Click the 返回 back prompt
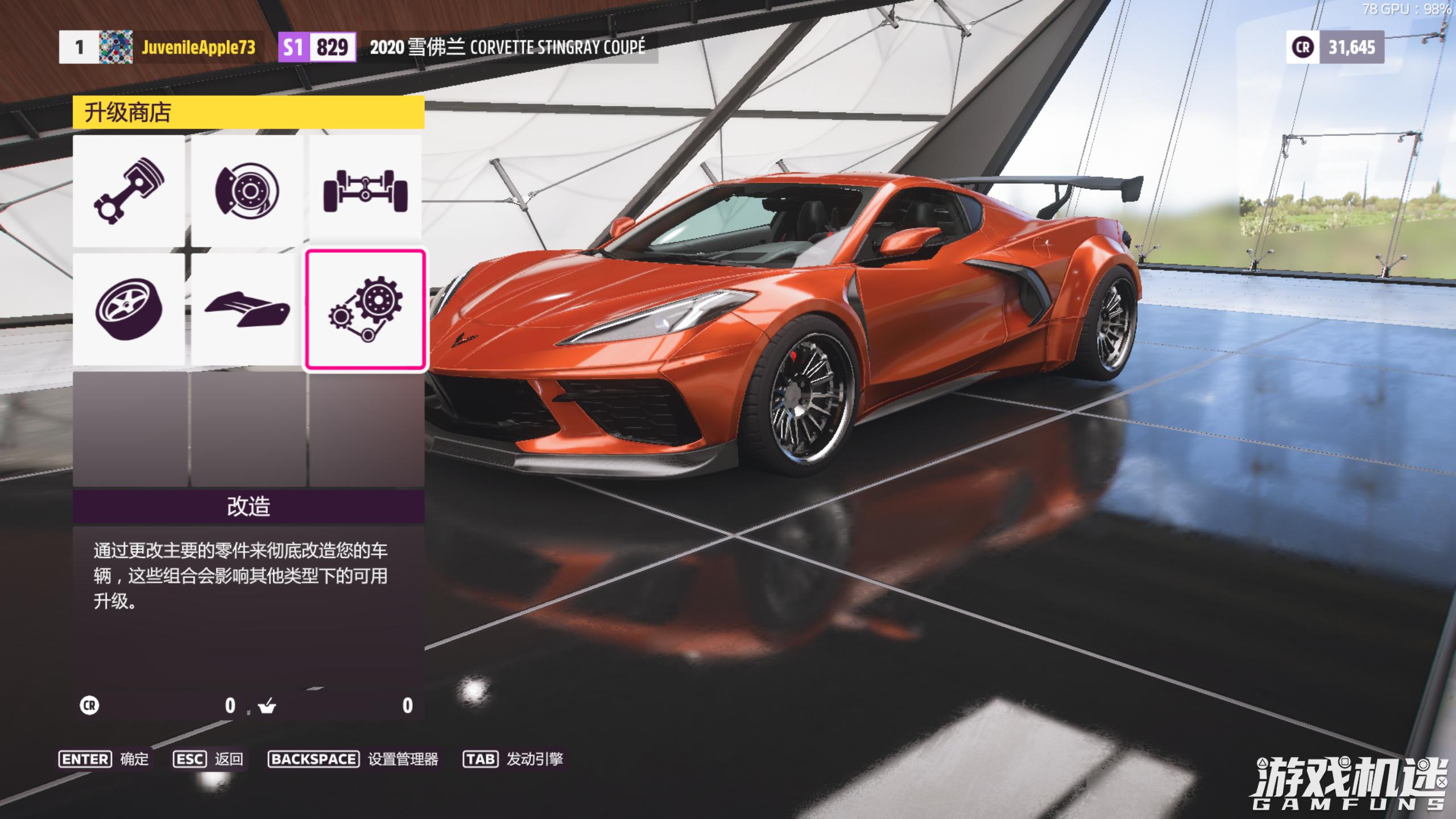This screenshot has height=819, width=1456. coord(208,759)
